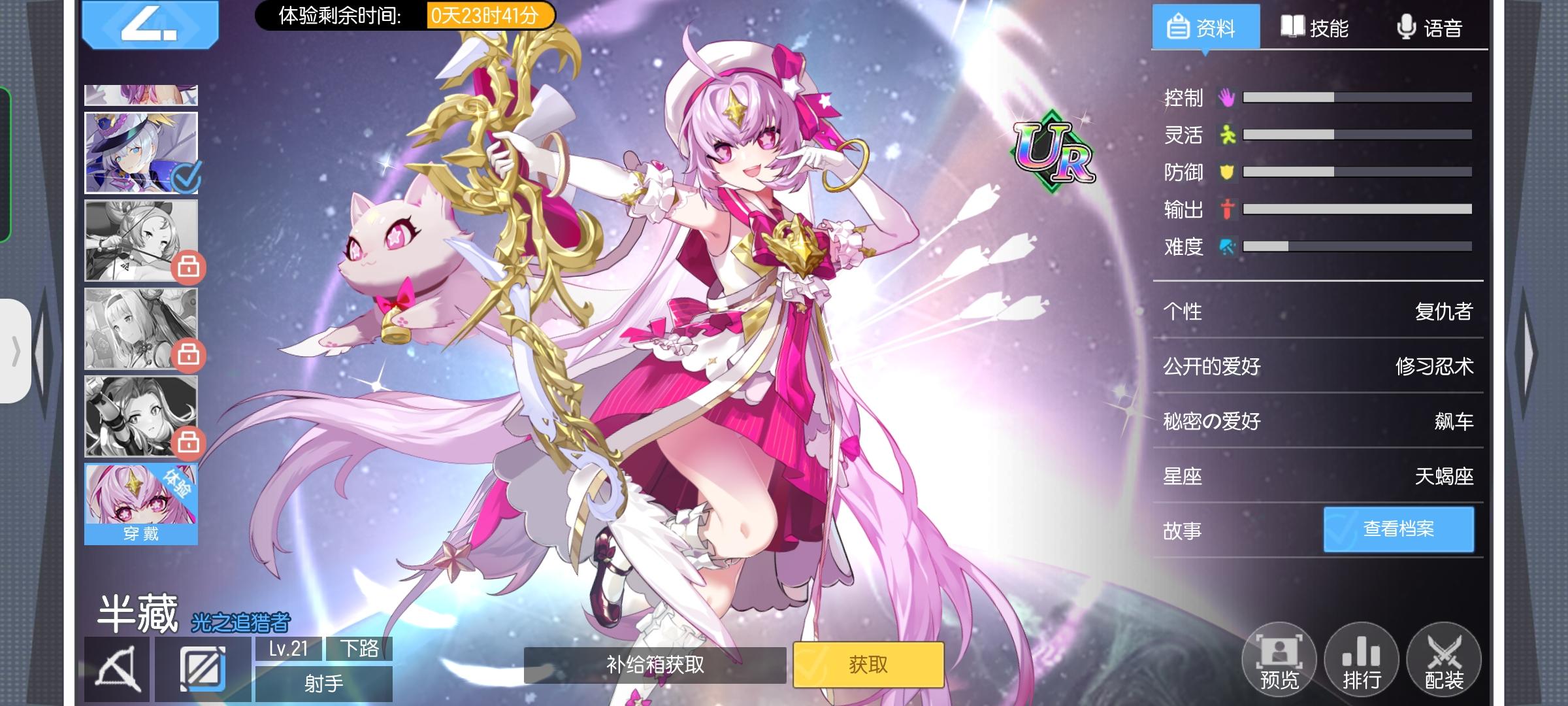Open the 下路 lane selector

tap(363, 647)
